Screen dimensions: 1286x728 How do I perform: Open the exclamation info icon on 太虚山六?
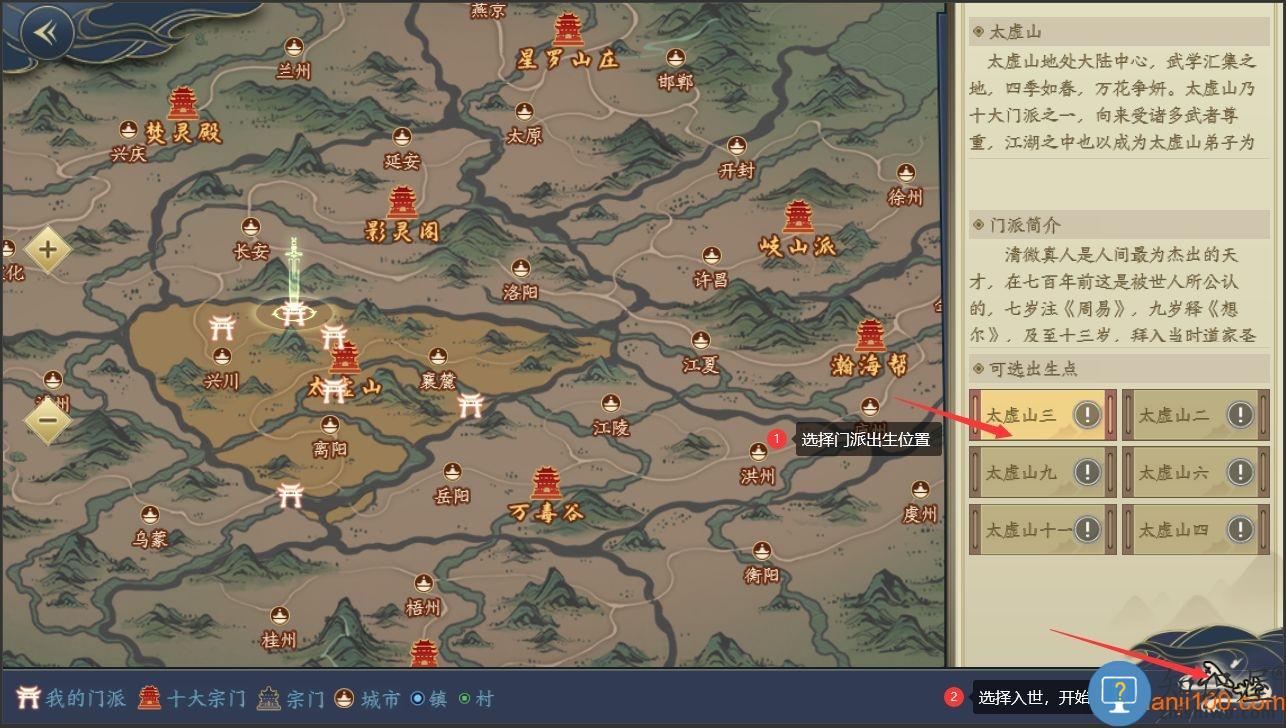click(x=1240, y=472)
